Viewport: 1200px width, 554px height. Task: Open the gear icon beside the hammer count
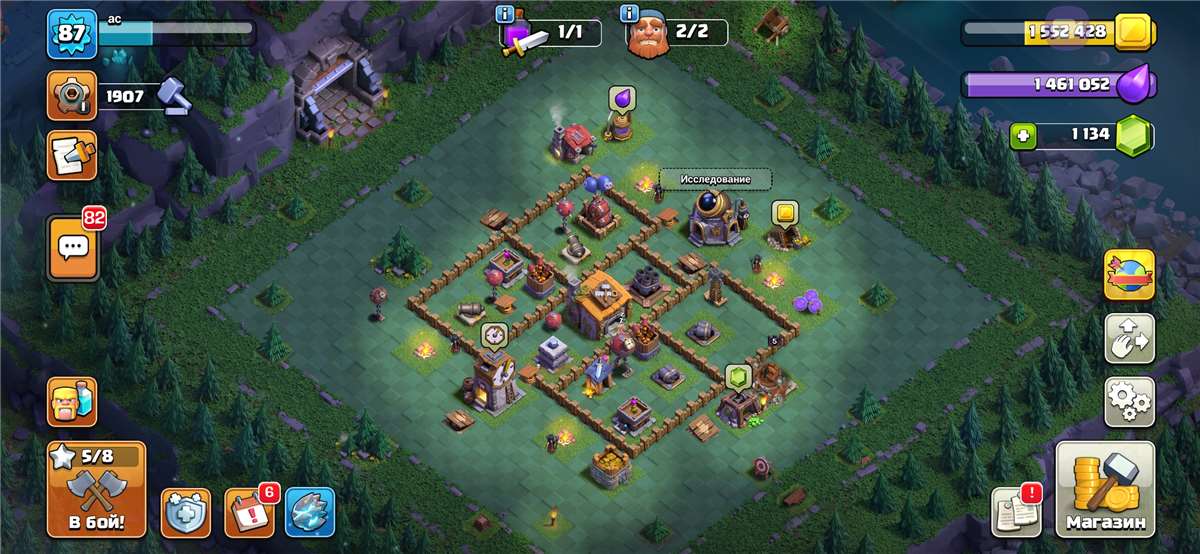(72, 96)
